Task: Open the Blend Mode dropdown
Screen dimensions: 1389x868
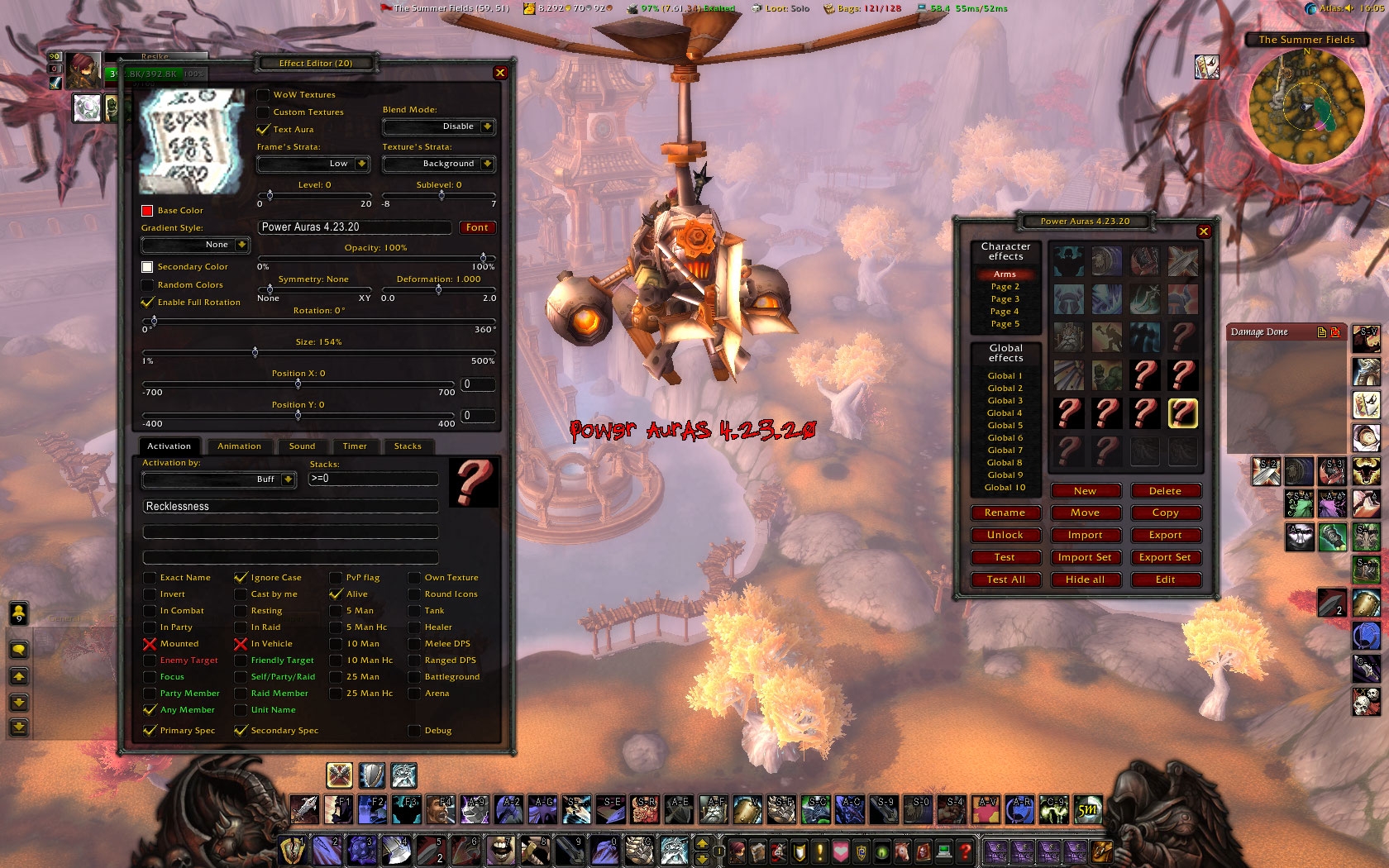Action: 487,126
